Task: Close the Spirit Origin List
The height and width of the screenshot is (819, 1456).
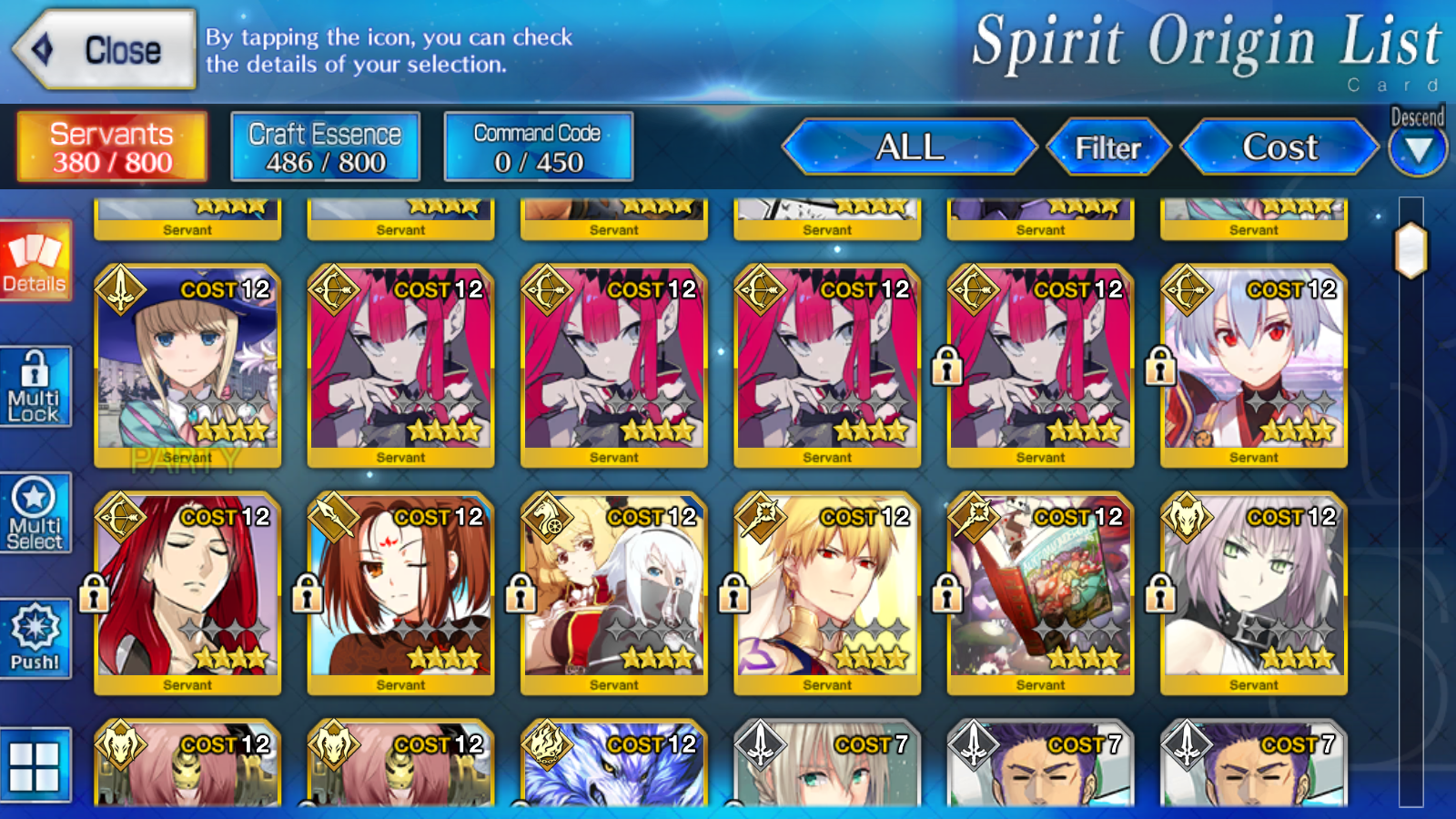Action: click(x=105, y=50)
